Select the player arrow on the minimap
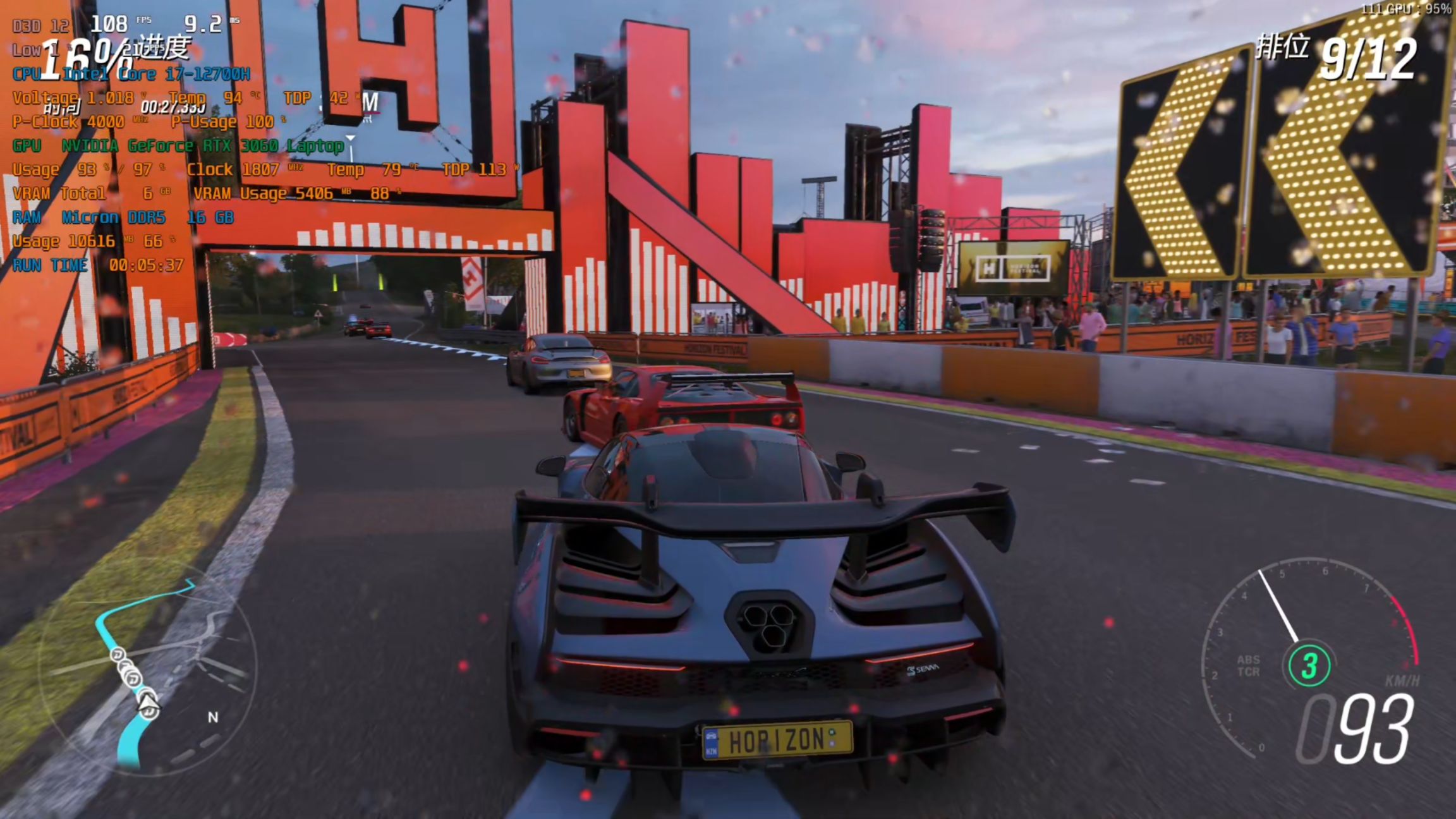1456x819 pixels. point(149,703)
